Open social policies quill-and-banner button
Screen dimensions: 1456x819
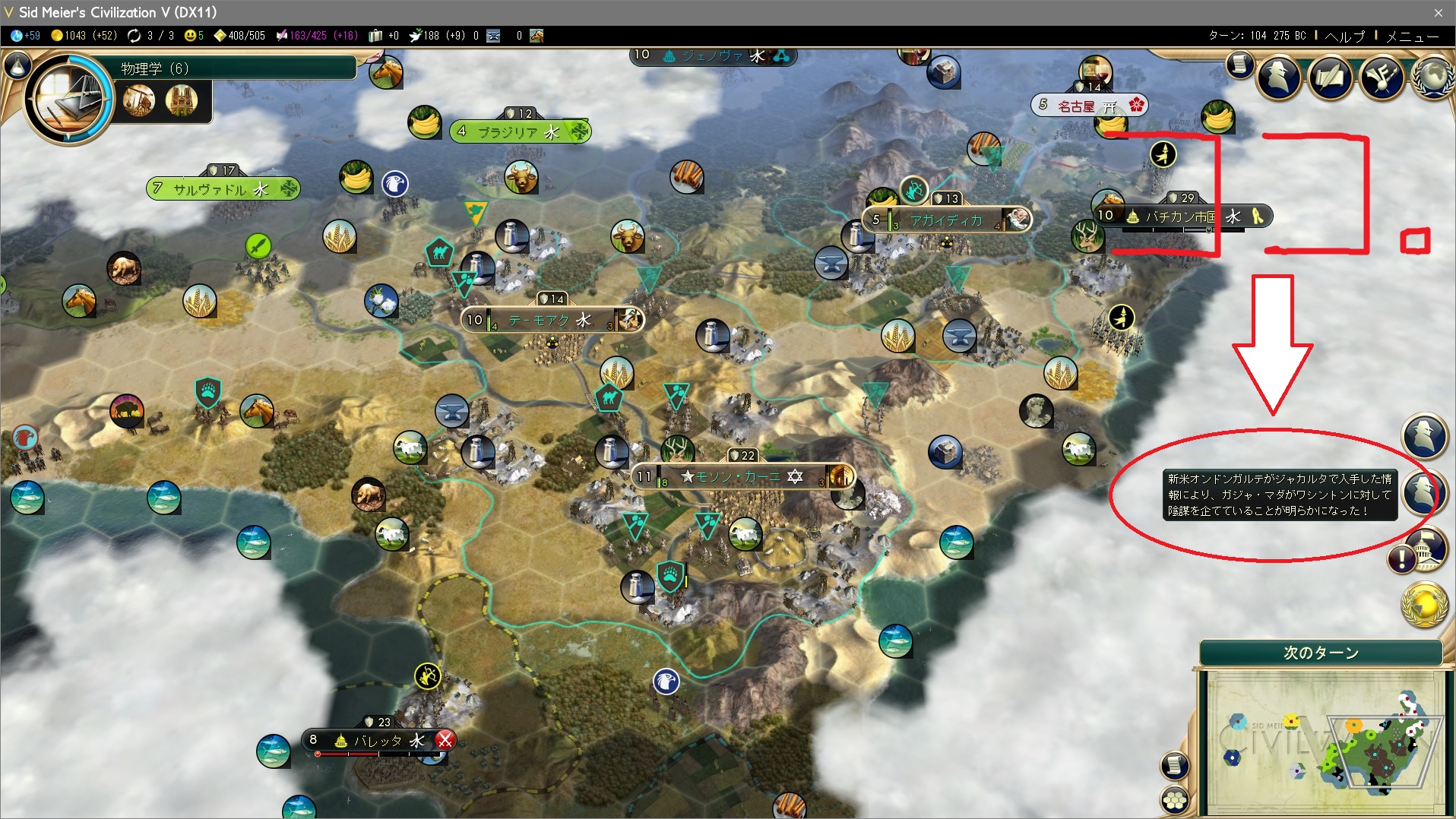(1330, 76)
